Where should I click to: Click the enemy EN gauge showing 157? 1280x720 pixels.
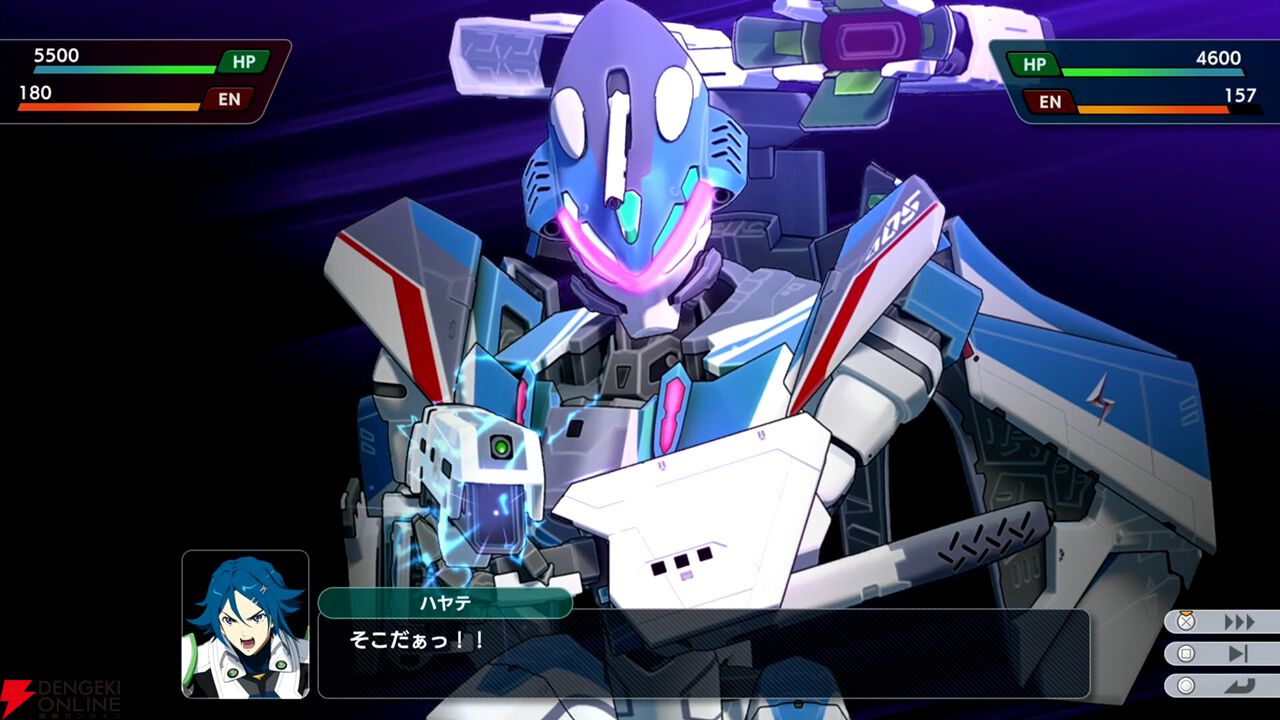(1150, 110)
